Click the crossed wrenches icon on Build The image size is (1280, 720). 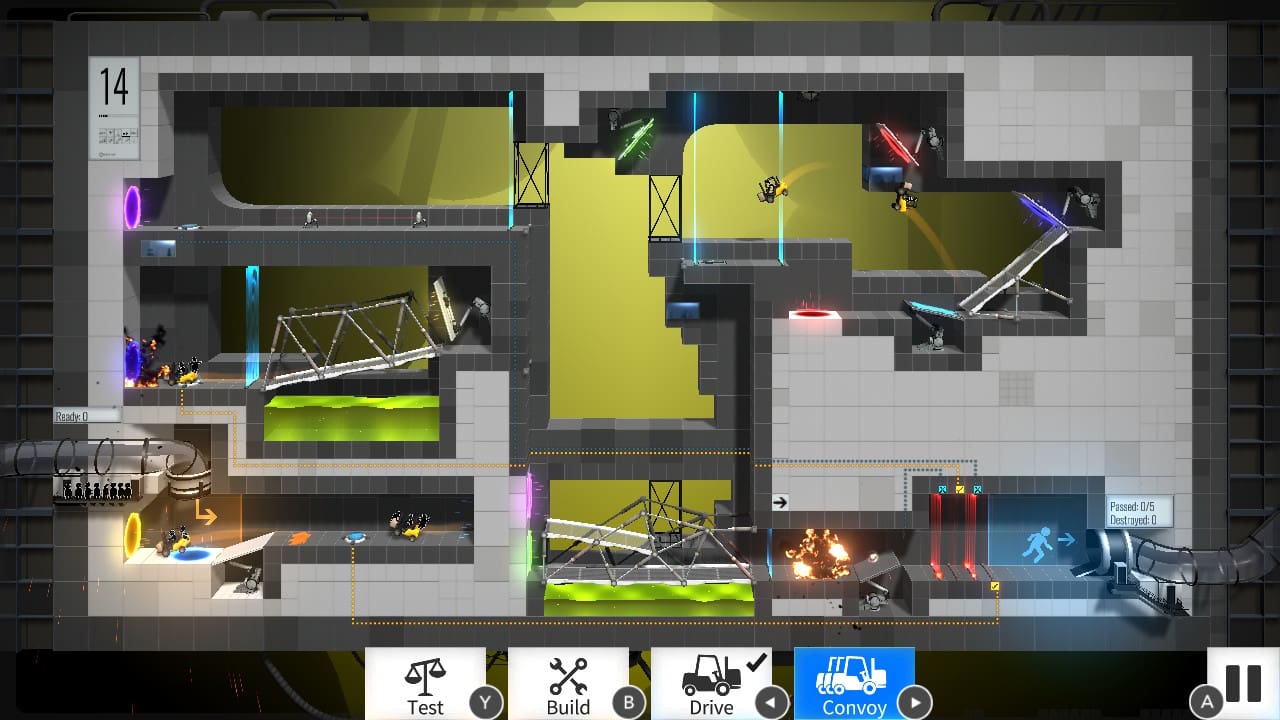pyautogui.click(x=568, y=672)
